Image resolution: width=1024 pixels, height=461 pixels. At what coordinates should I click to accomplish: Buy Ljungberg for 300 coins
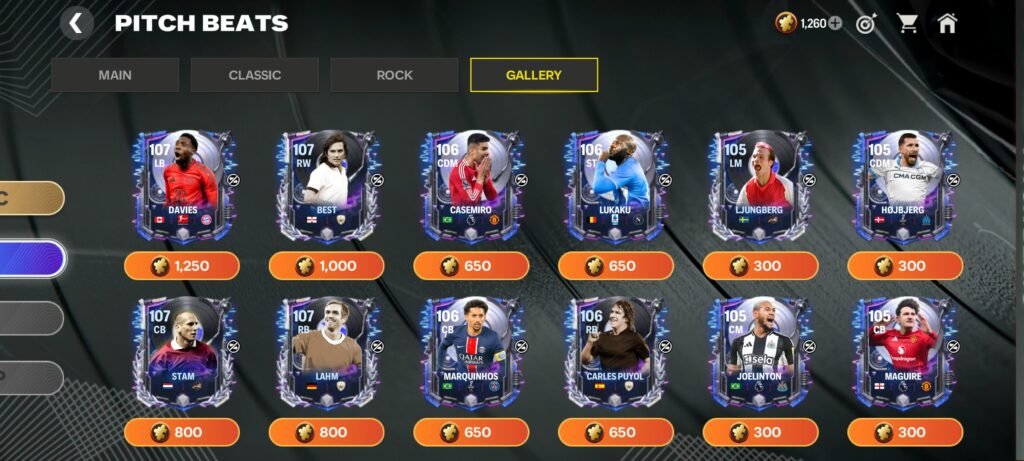pyautogui.click(x=760, y=266)
